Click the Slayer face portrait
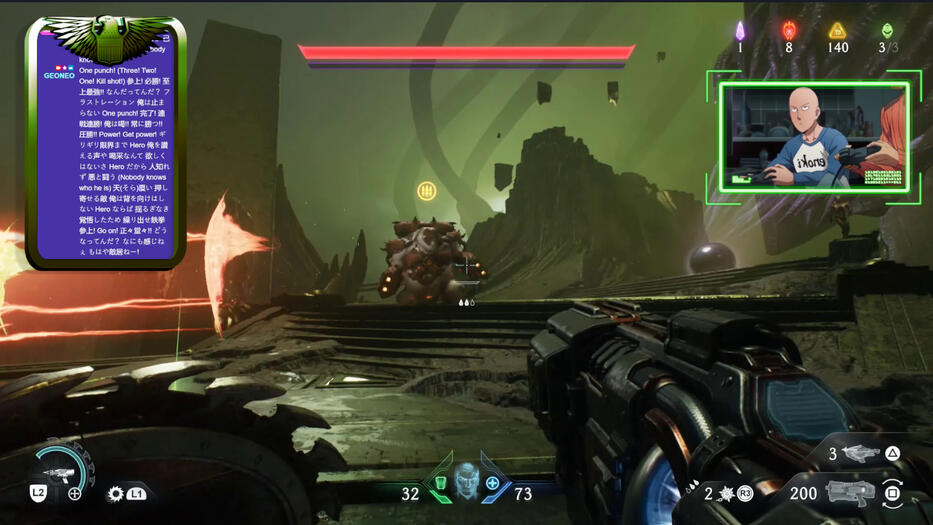 click(x=467, y=481)
